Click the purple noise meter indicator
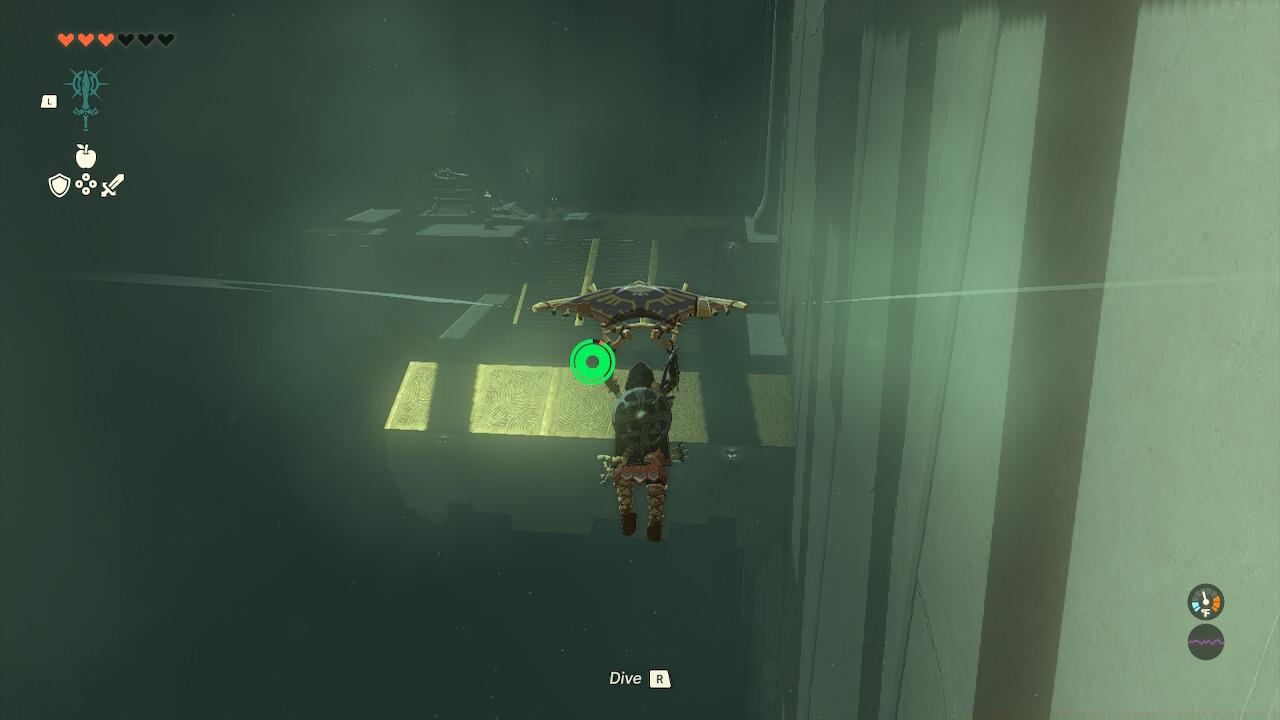1280x720 pixels. coord(1205,642)
